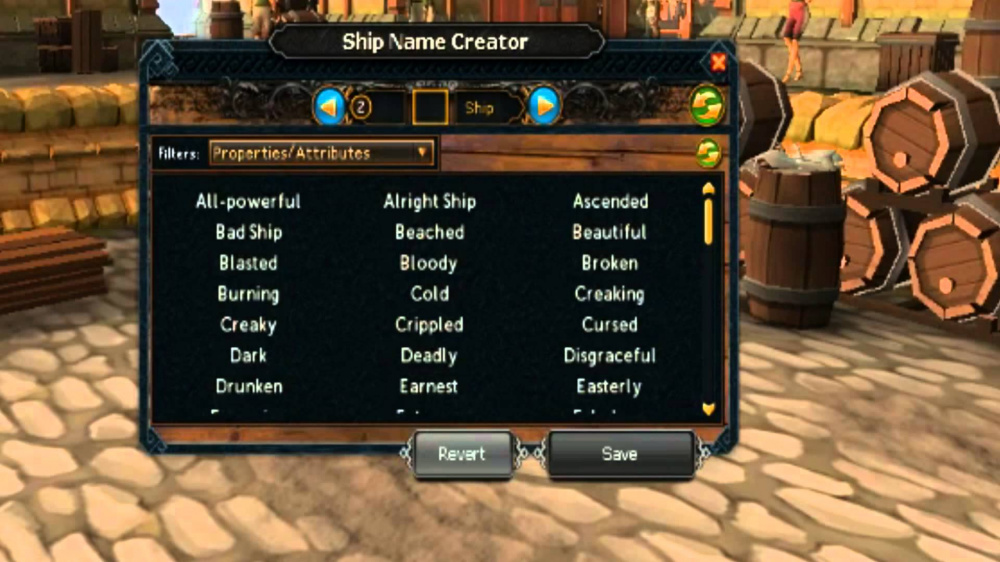
Task: Open the Properties/Attributes filter dropdown
Action: 321,153
